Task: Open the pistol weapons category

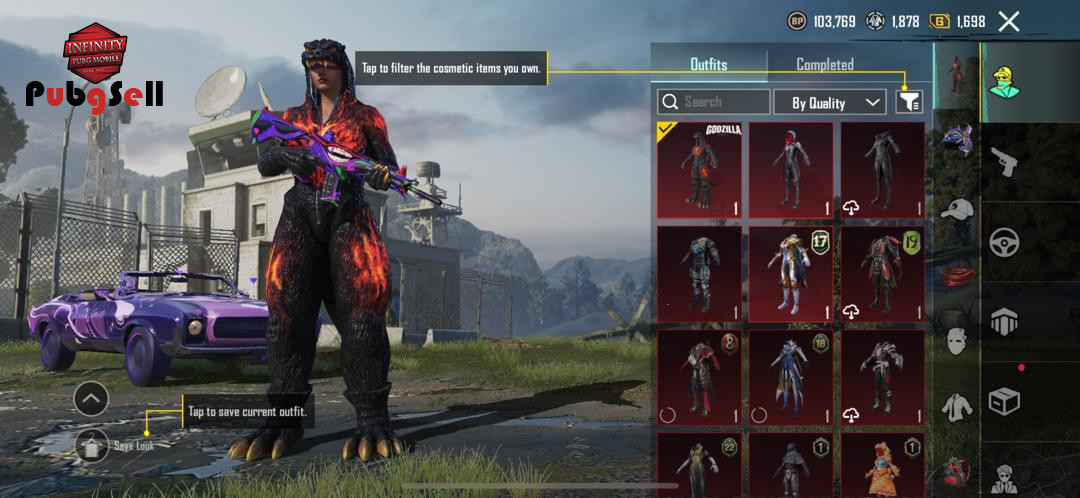Action: click(x=1004, y=161)
